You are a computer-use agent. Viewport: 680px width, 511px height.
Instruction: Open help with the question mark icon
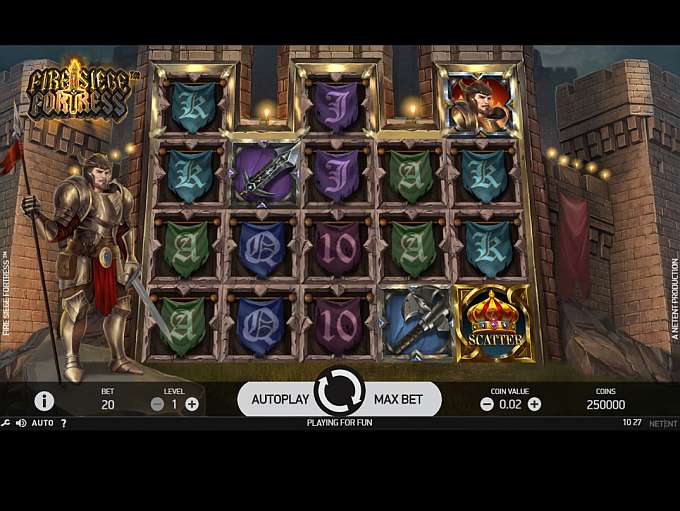pos(64,423)
